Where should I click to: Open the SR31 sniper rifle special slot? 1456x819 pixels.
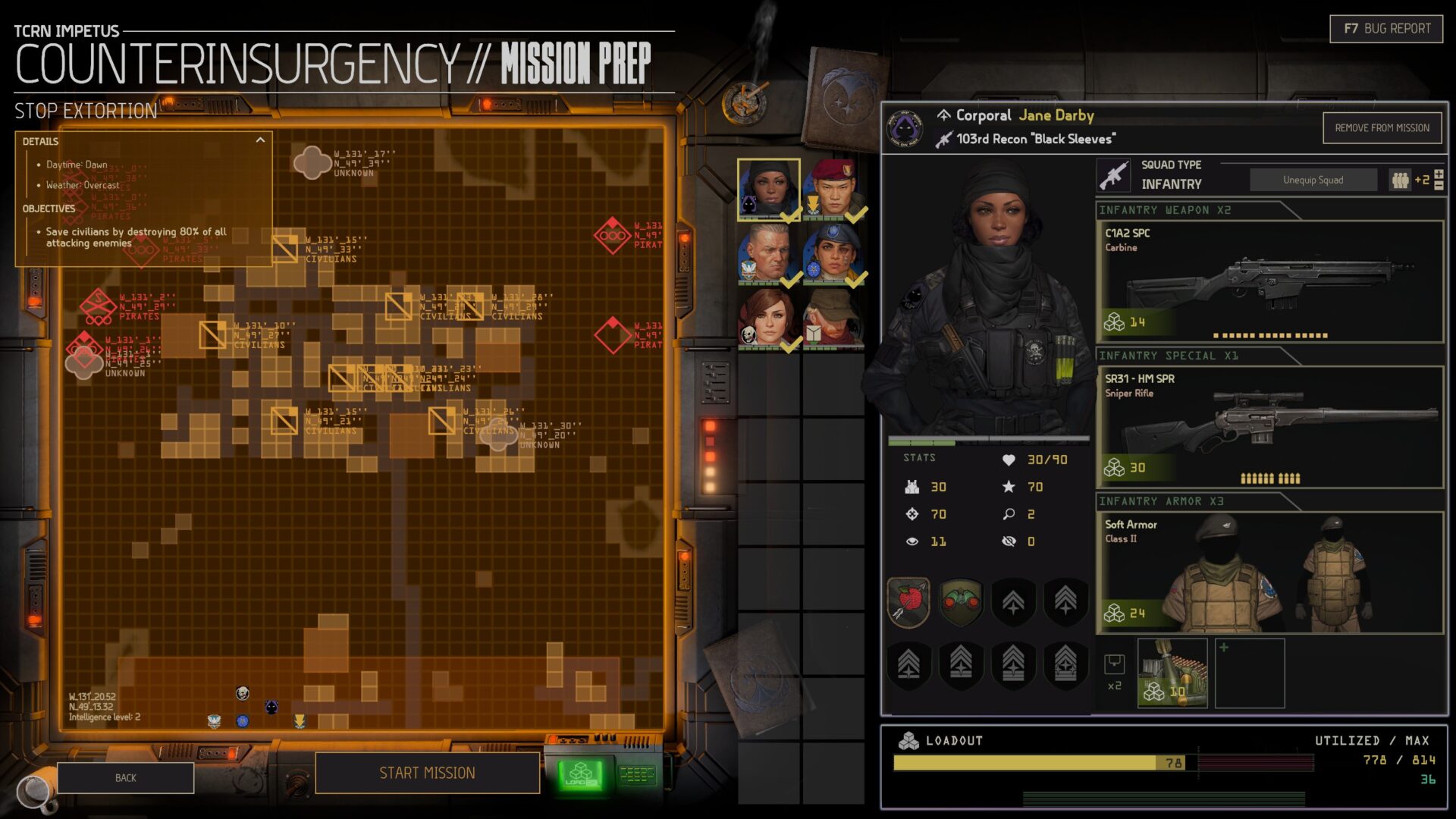coord(1269,427)
